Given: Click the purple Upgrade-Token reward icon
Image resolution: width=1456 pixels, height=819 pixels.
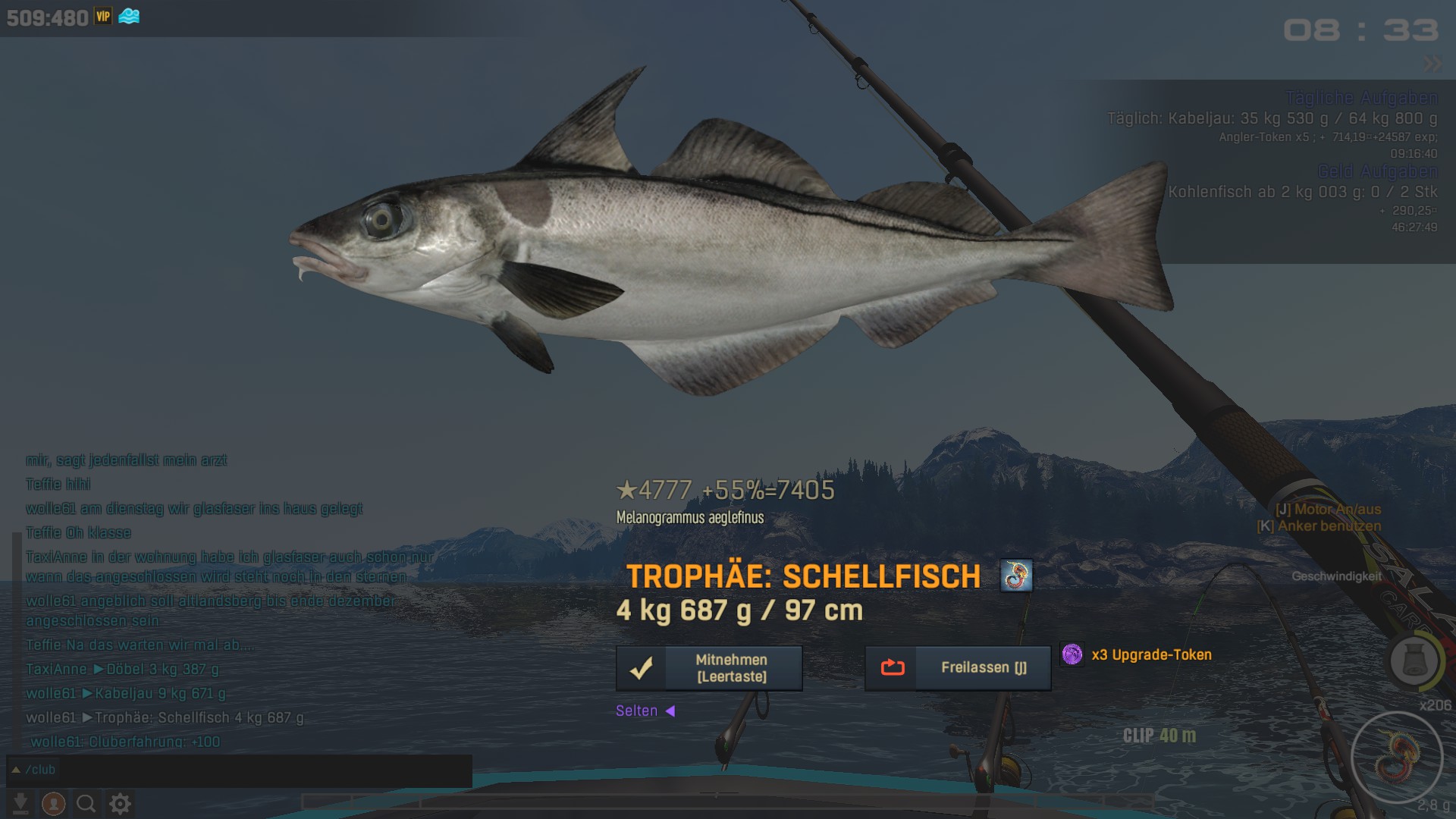Looking at the screenshot, I should pos(1072,654).
